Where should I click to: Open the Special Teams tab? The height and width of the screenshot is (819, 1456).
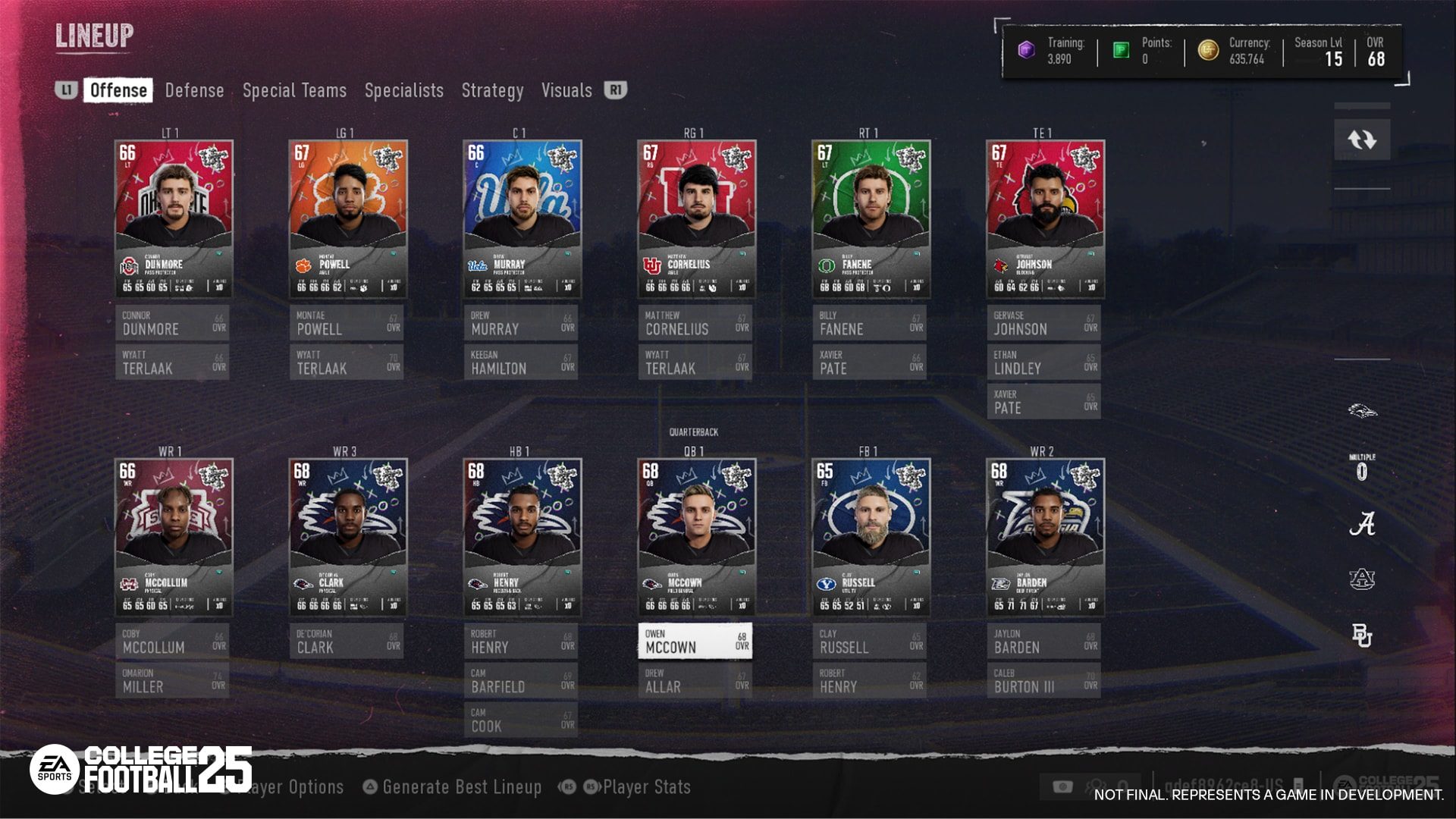[293, 89]
